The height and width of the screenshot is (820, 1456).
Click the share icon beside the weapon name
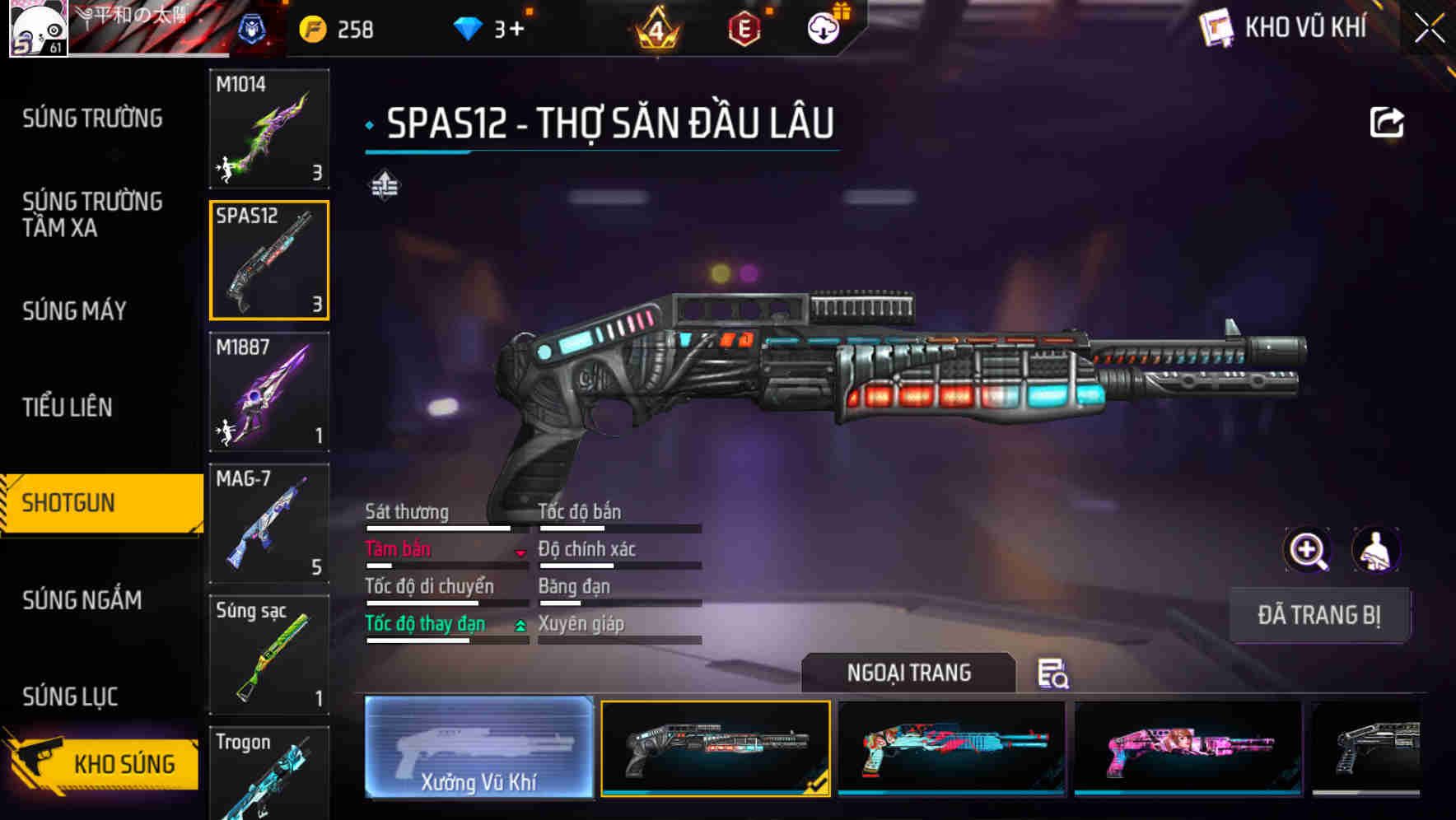click(1387, 121)
